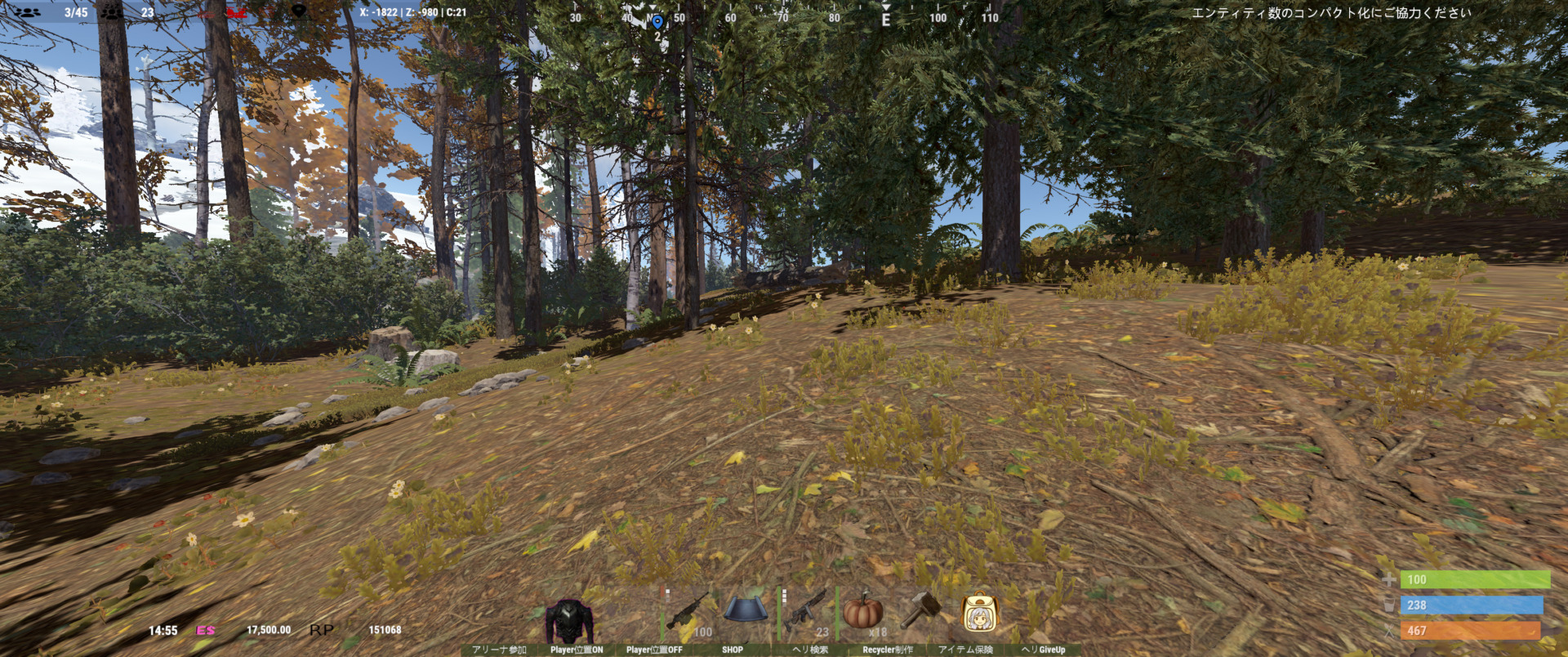Click the map pin icon in the top HUD

click(299, 11)
